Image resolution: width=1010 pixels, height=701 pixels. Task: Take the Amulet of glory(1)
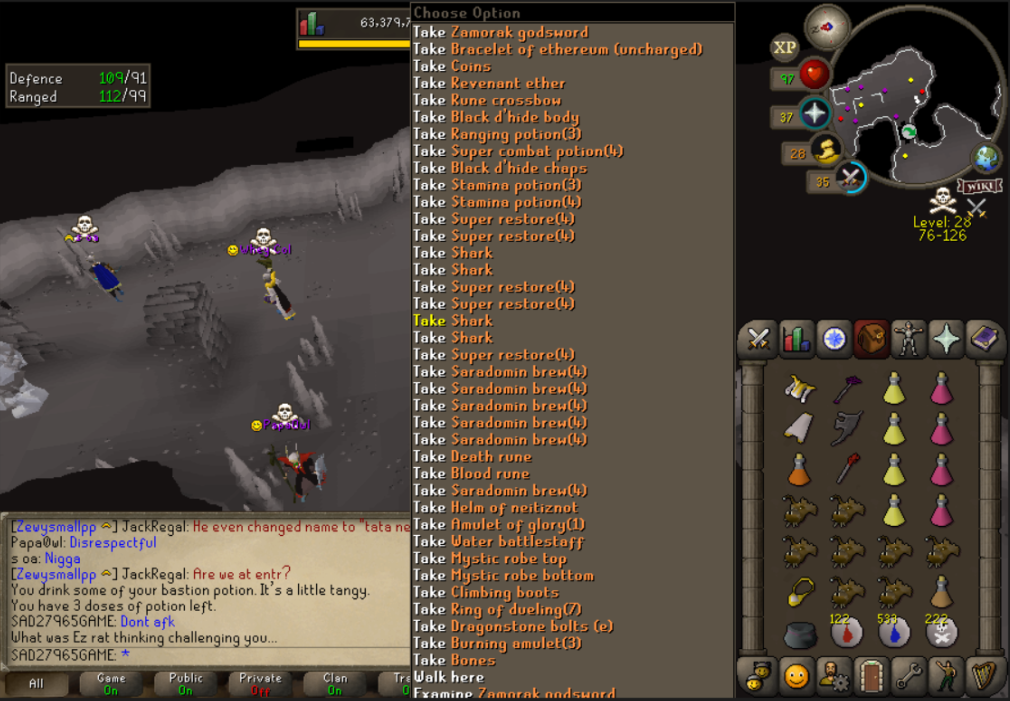point(498,524)
